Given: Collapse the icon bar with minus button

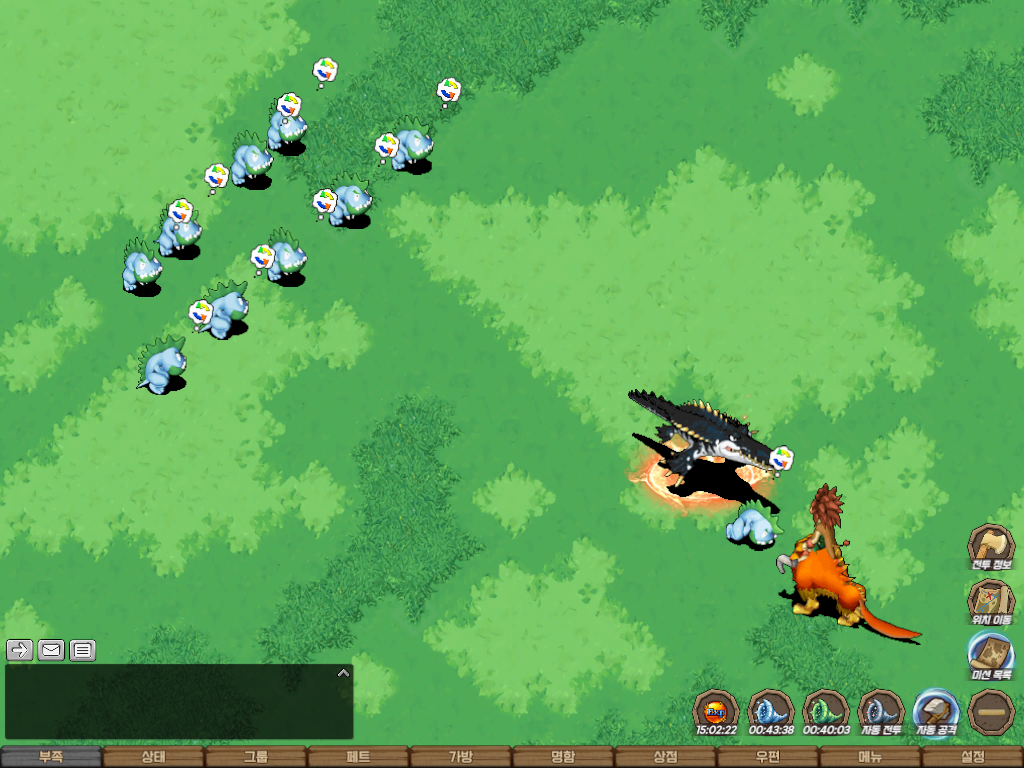Looking at the screenshot, I should click(x=991, y=712).
